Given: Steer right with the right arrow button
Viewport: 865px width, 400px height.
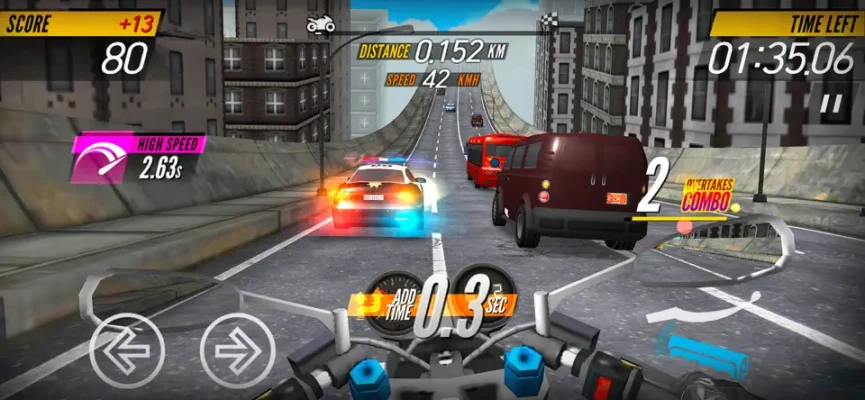Looking at the screenshot, I should click(237, 350).
